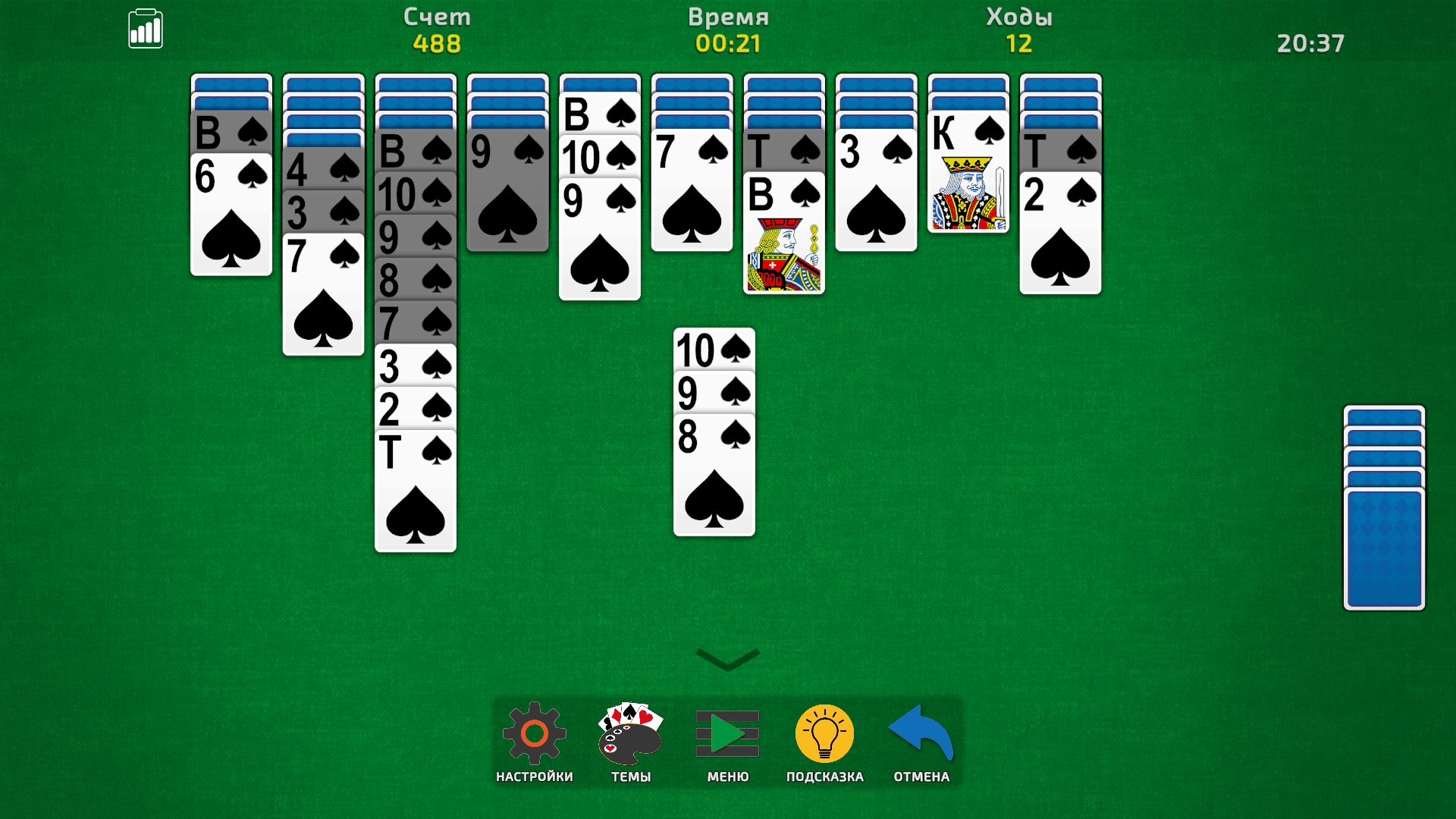Open settings with the gear icon

pos(534,734)
